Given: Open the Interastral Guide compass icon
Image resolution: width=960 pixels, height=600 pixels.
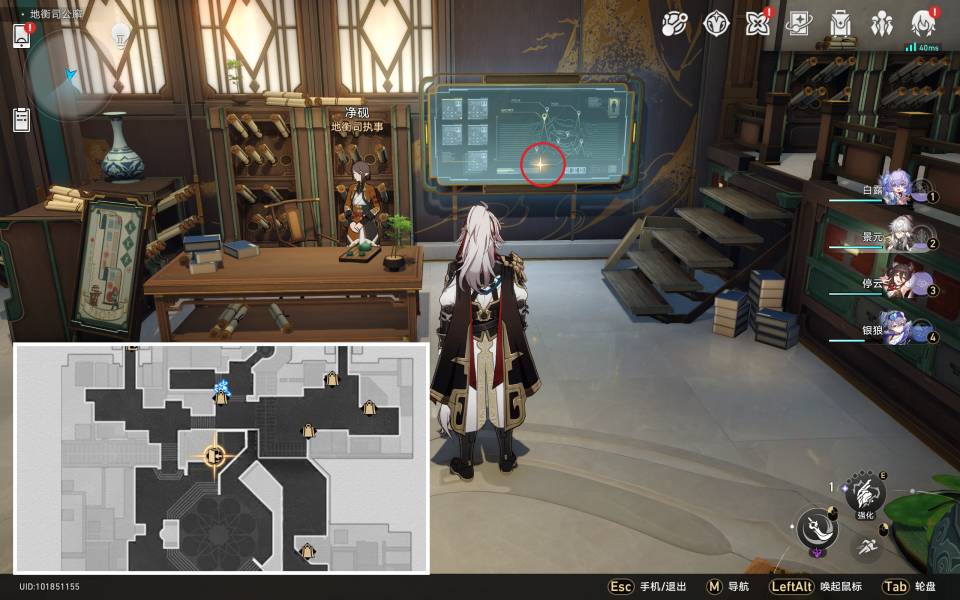Looking at the screenshot, I should click(716, 23).
